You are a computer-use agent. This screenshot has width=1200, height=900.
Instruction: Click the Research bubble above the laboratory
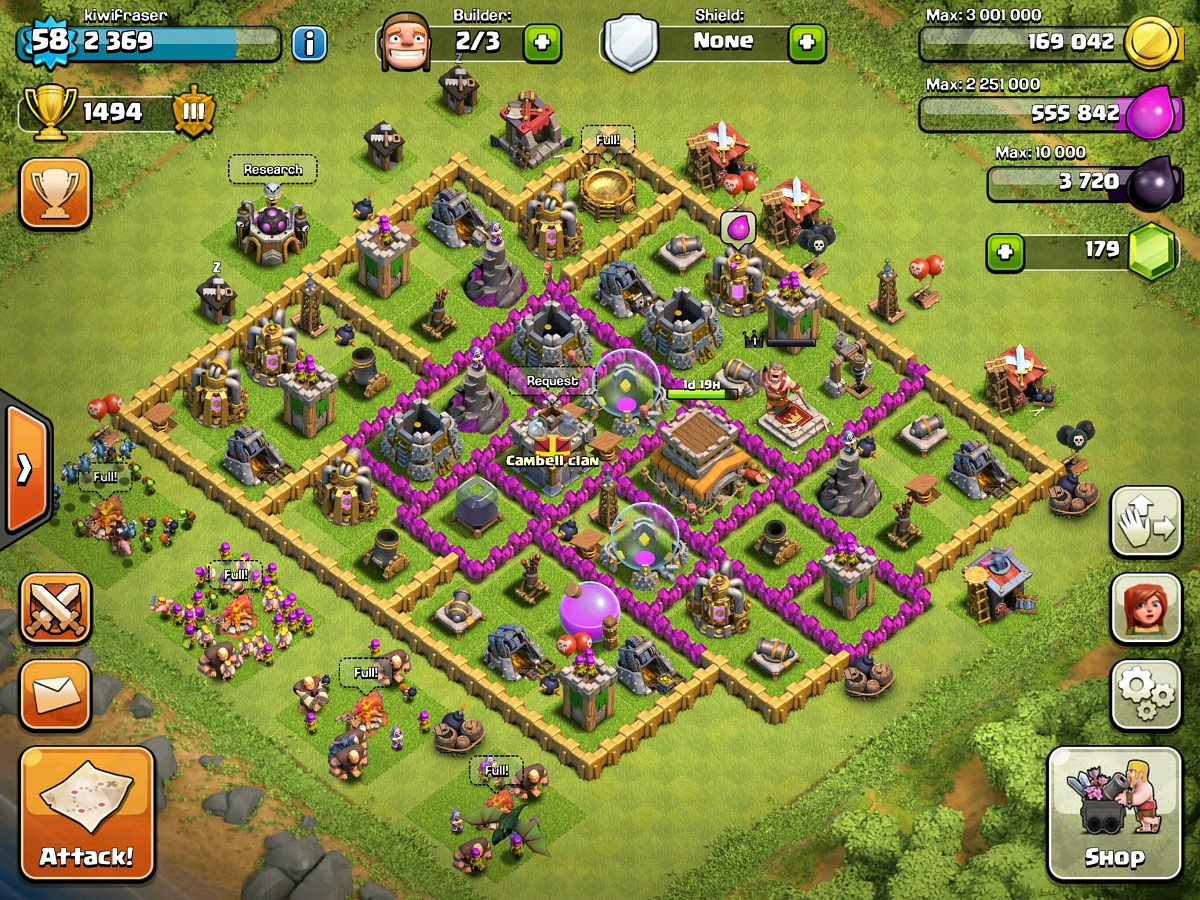coord(273,169)
